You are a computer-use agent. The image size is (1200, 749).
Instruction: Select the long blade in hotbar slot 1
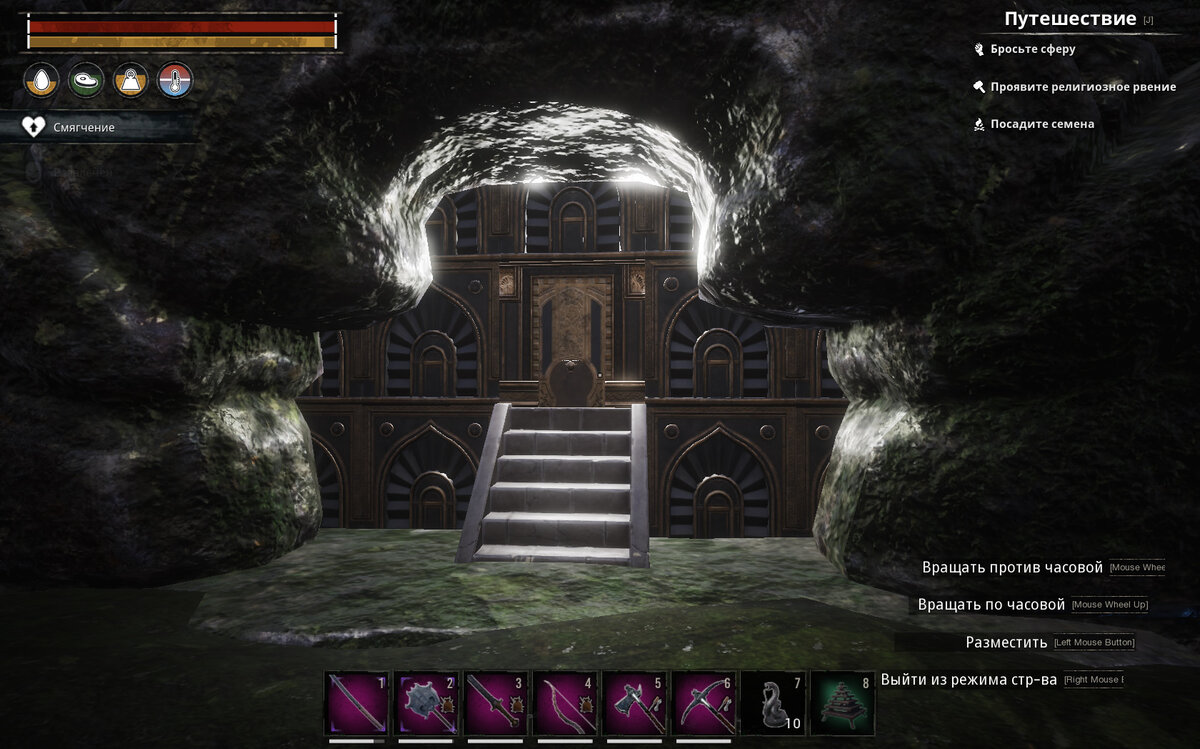pyautogui.click(x=357, y=703)
